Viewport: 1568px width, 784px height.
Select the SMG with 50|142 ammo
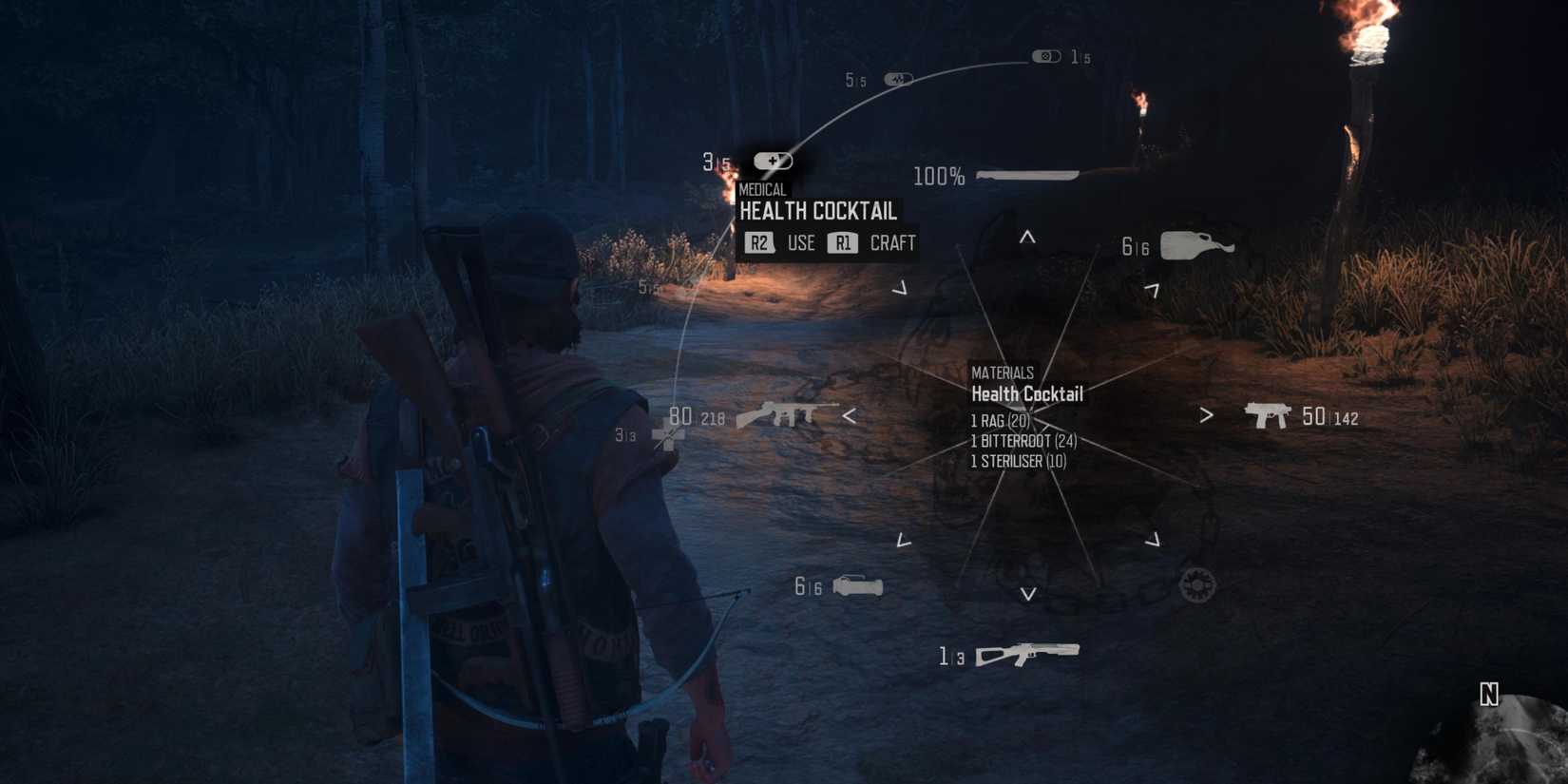point(1267,414)
